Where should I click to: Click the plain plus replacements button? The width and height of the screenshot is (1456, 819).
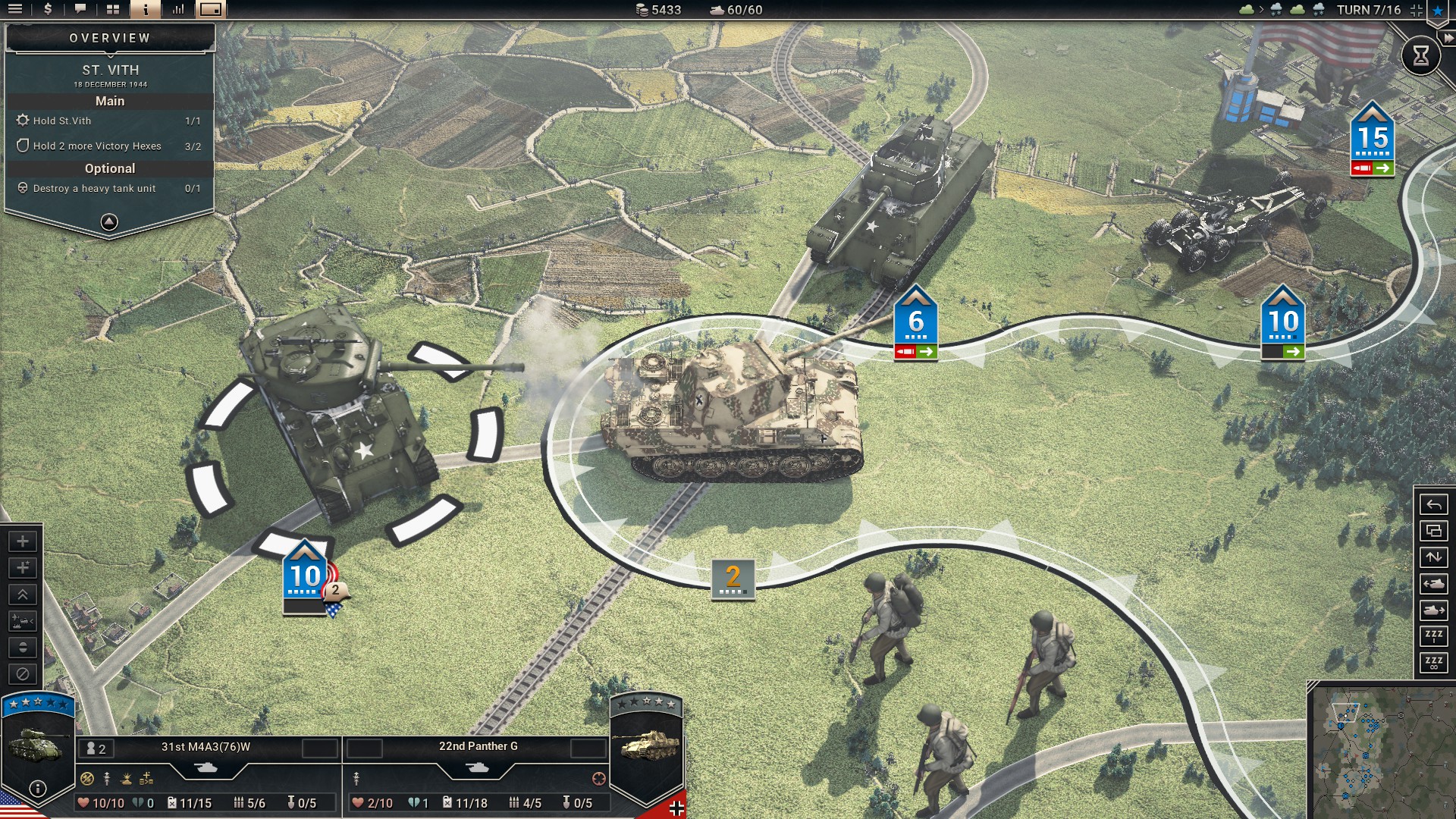pyautogui.click(x=23, y=541)
